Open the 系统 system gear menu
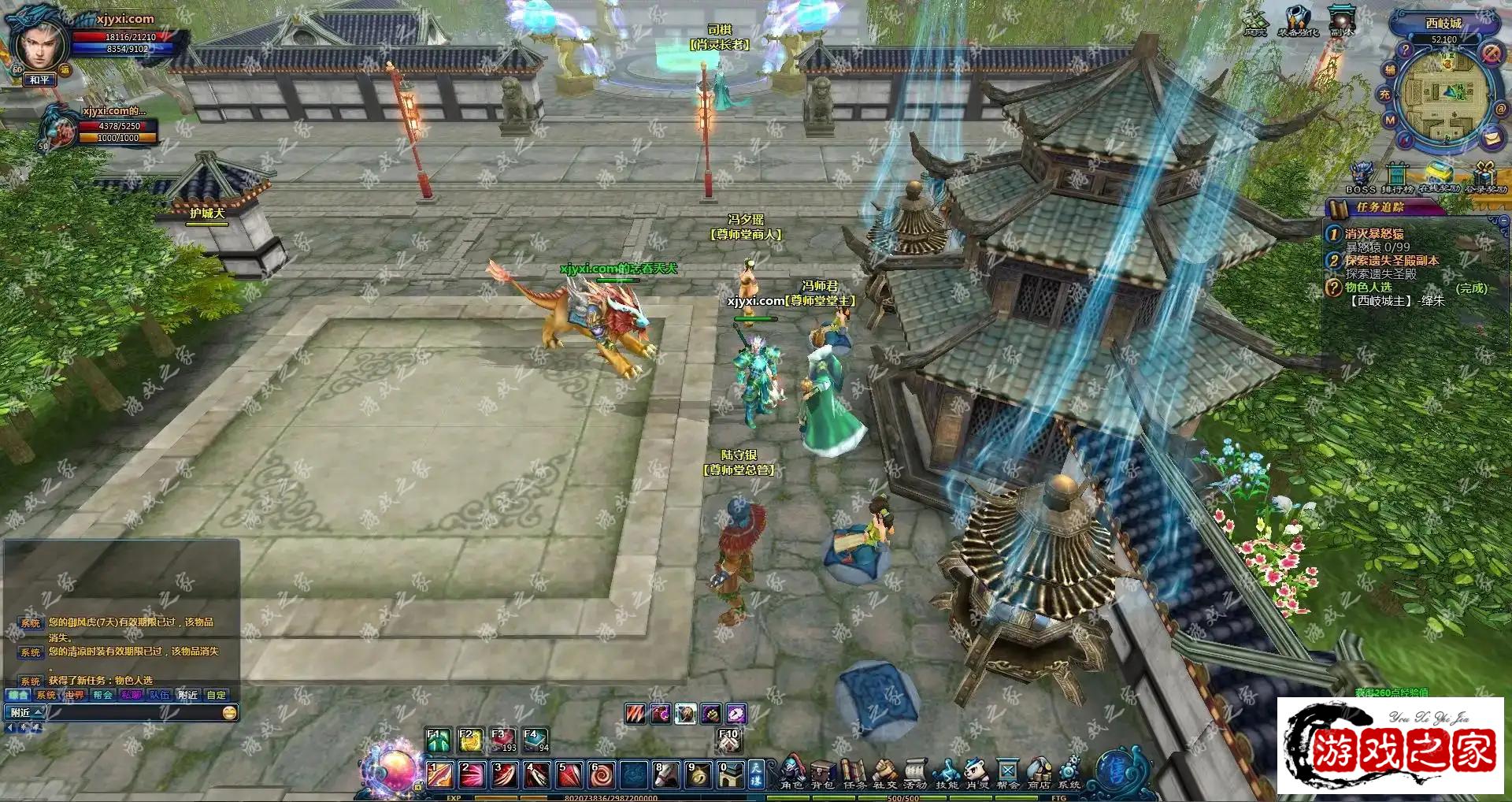Screen dimensions: 1512x802 (1069, 773)
